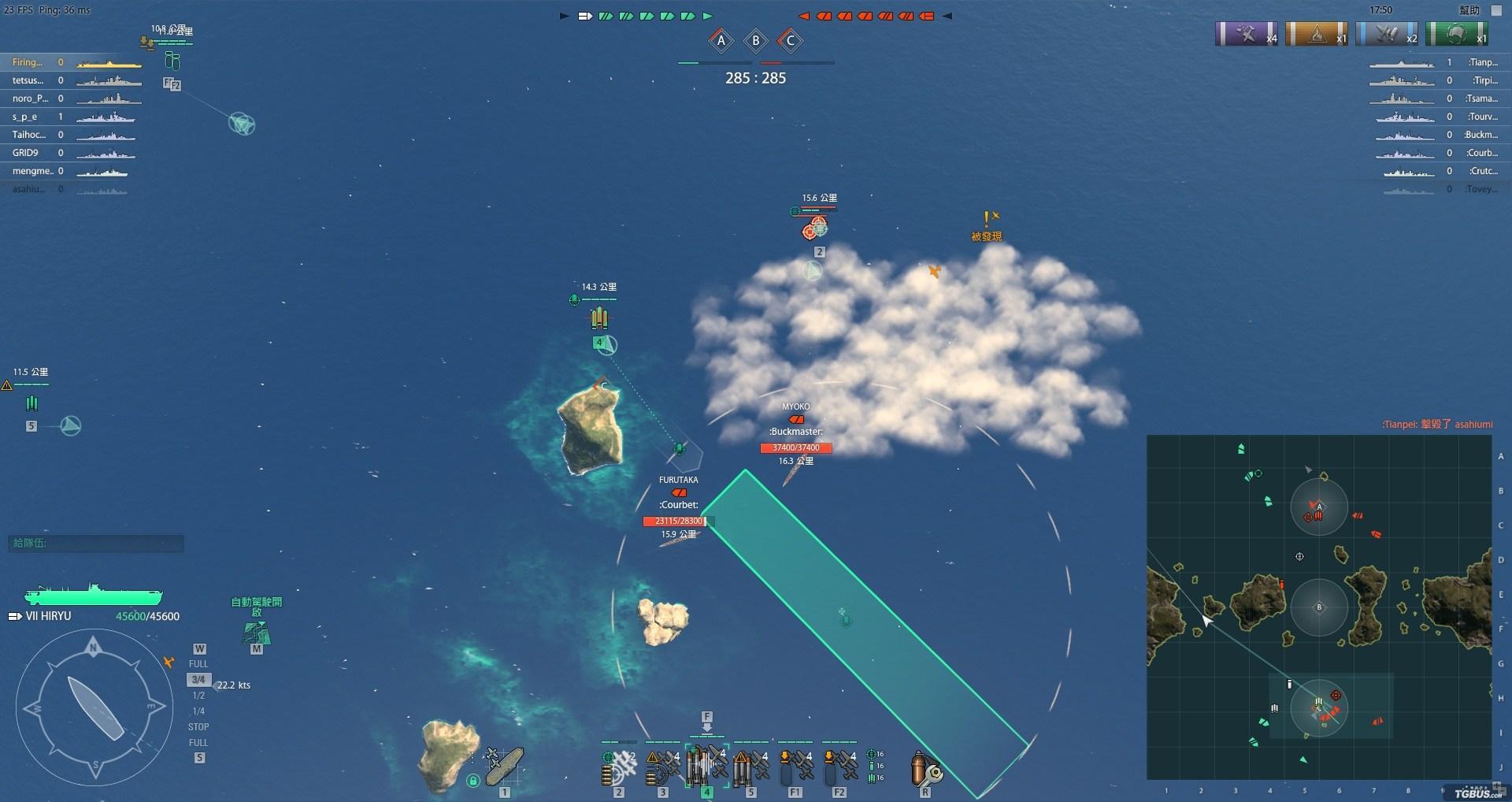Click capture point C indicator
Viewport: 1512px width, 802px height.
tap(791, 40)
